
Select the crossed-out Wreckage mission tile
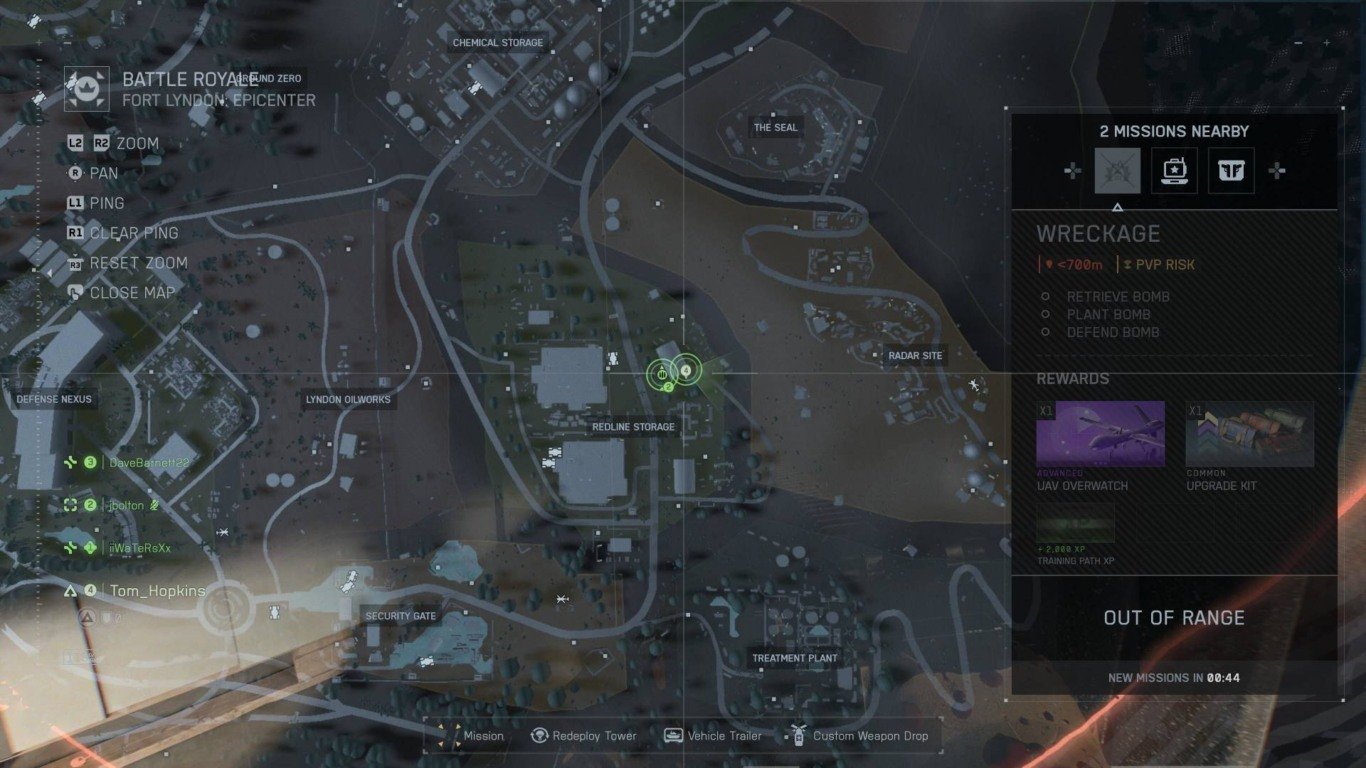pos(1117,171)
